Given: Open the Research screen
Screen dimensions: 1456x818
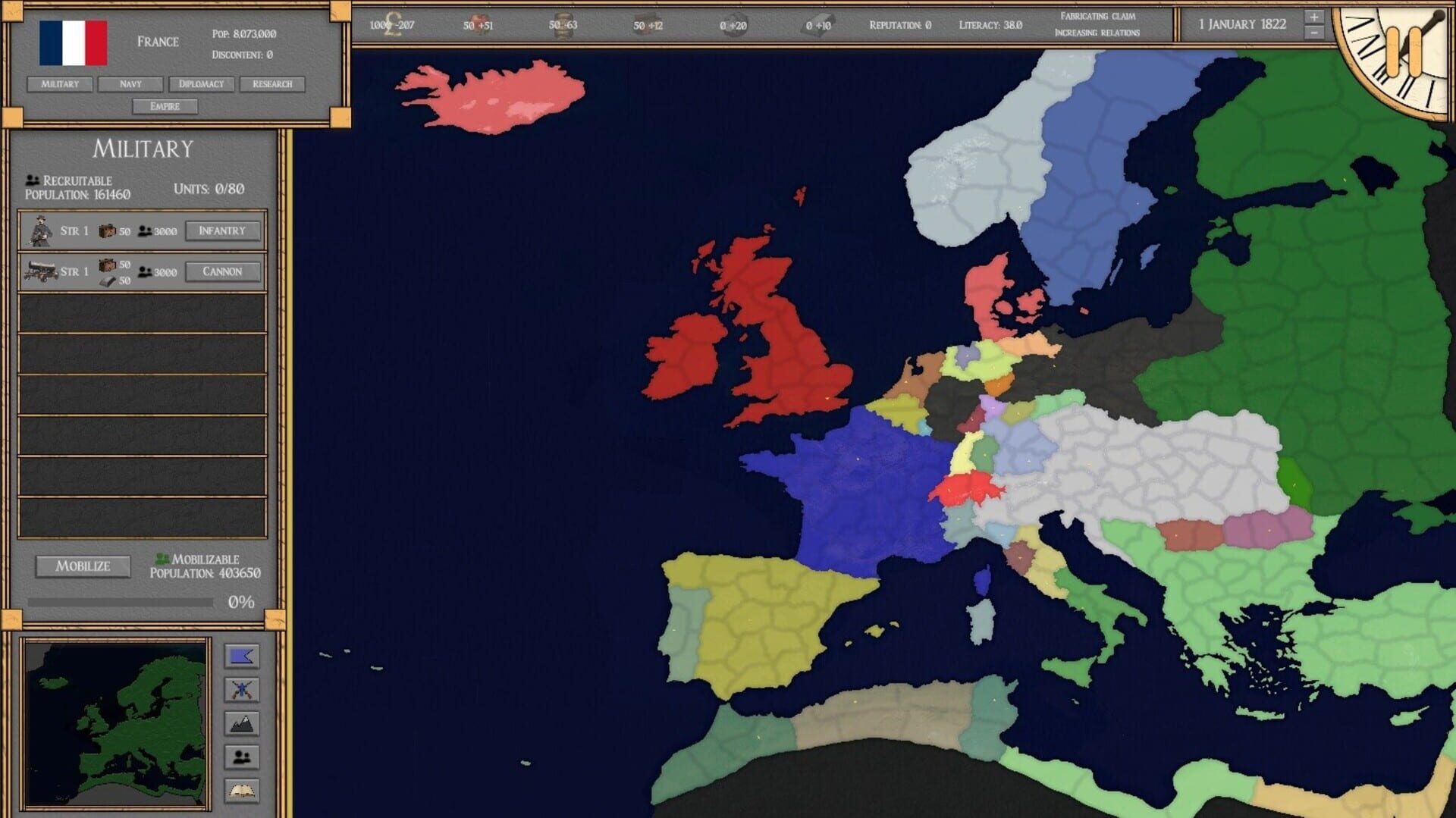Looking at the screenshot, I should click(273, 84).
